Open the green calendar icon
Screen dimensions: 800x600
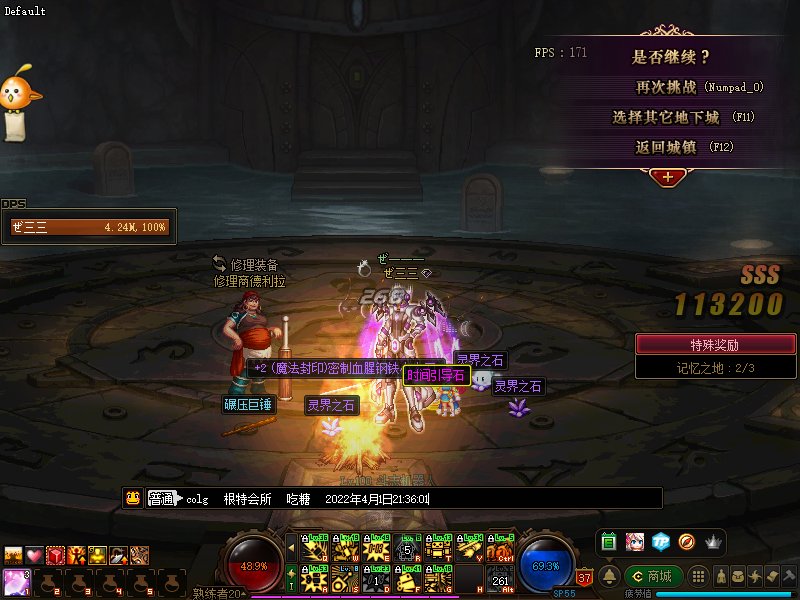608,542
